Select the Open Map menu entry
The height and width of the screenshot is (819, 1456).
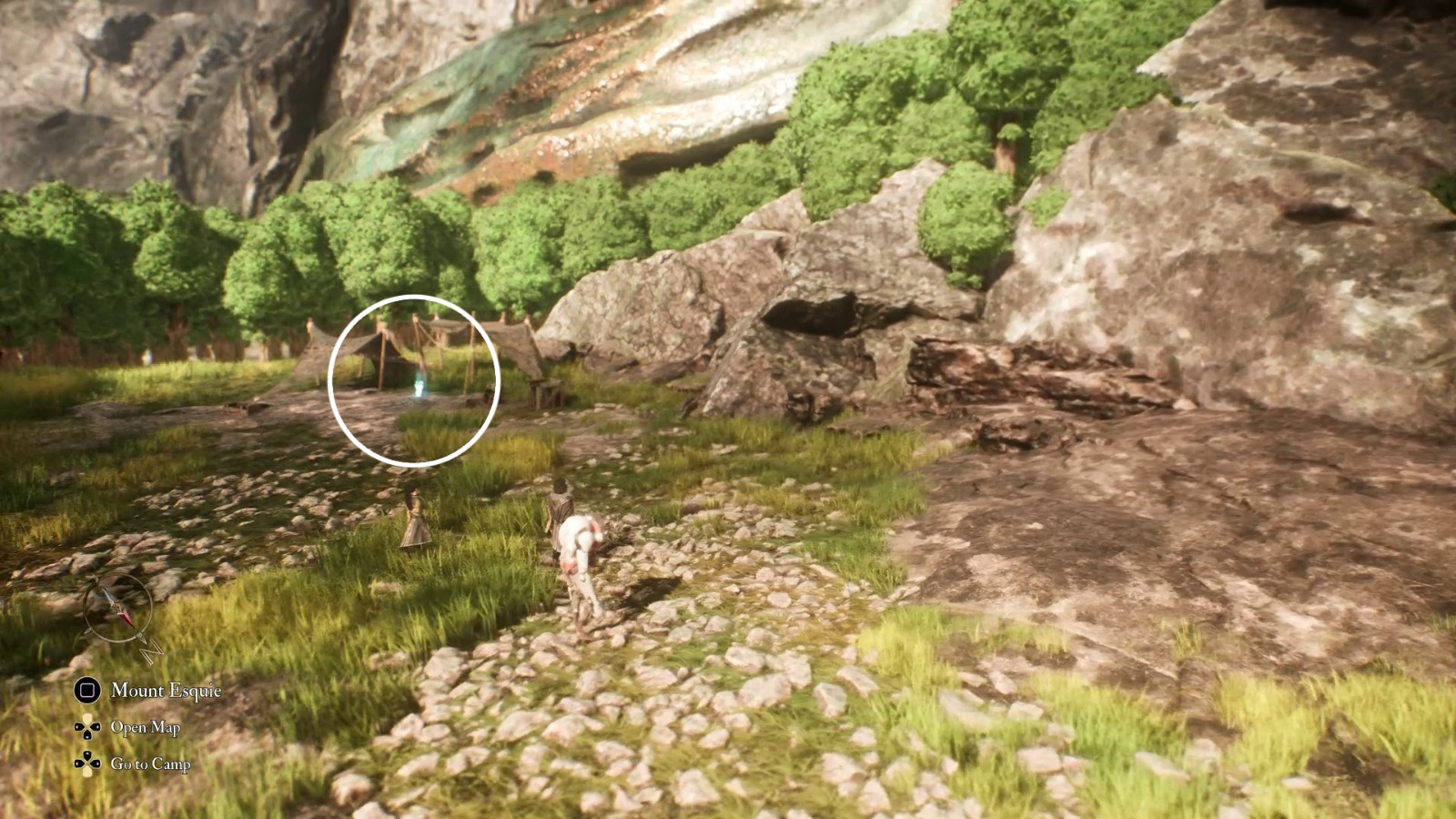point(145,728)
